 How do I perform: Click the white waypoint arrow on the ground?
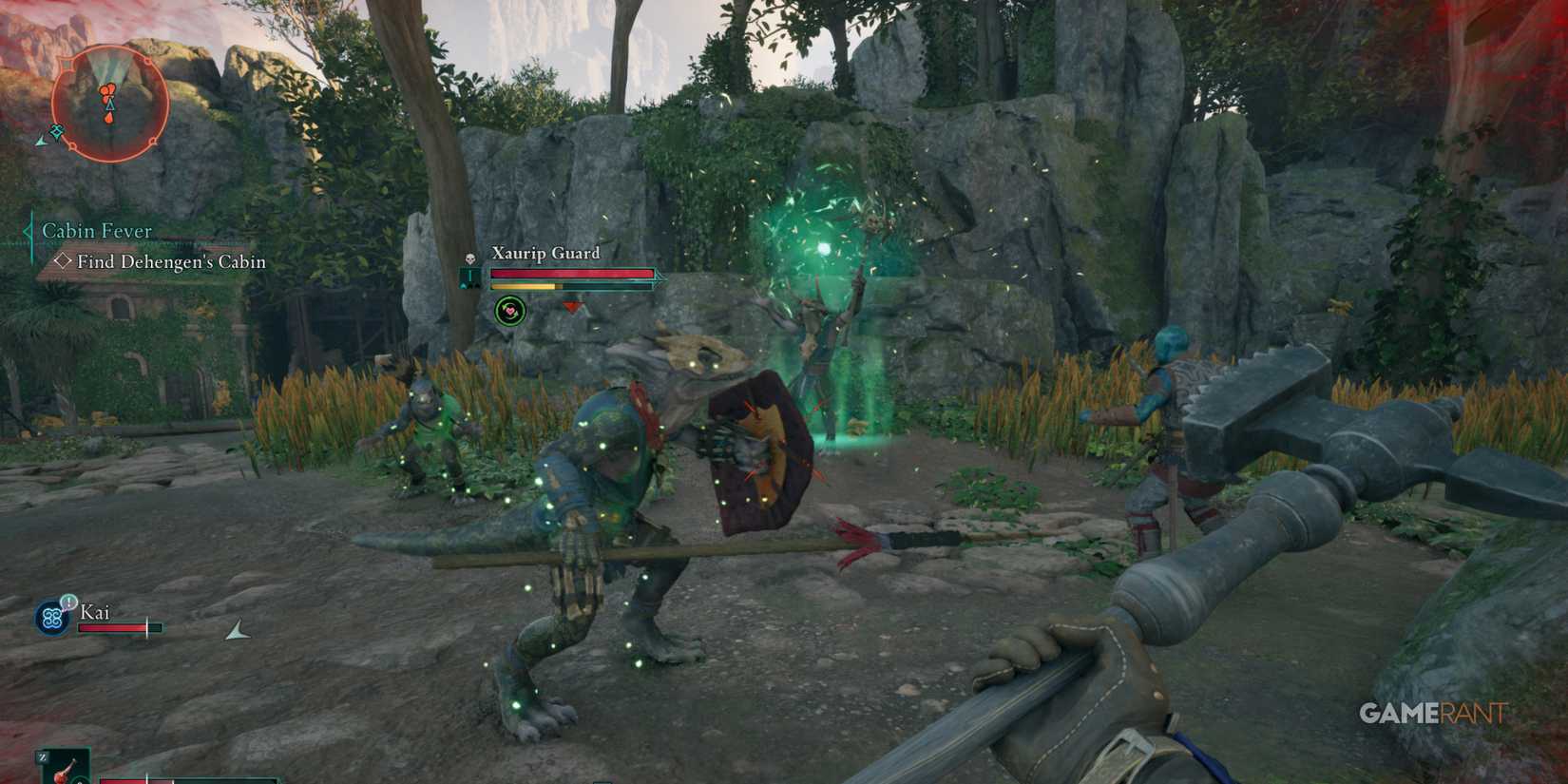(x=236, y=628)
